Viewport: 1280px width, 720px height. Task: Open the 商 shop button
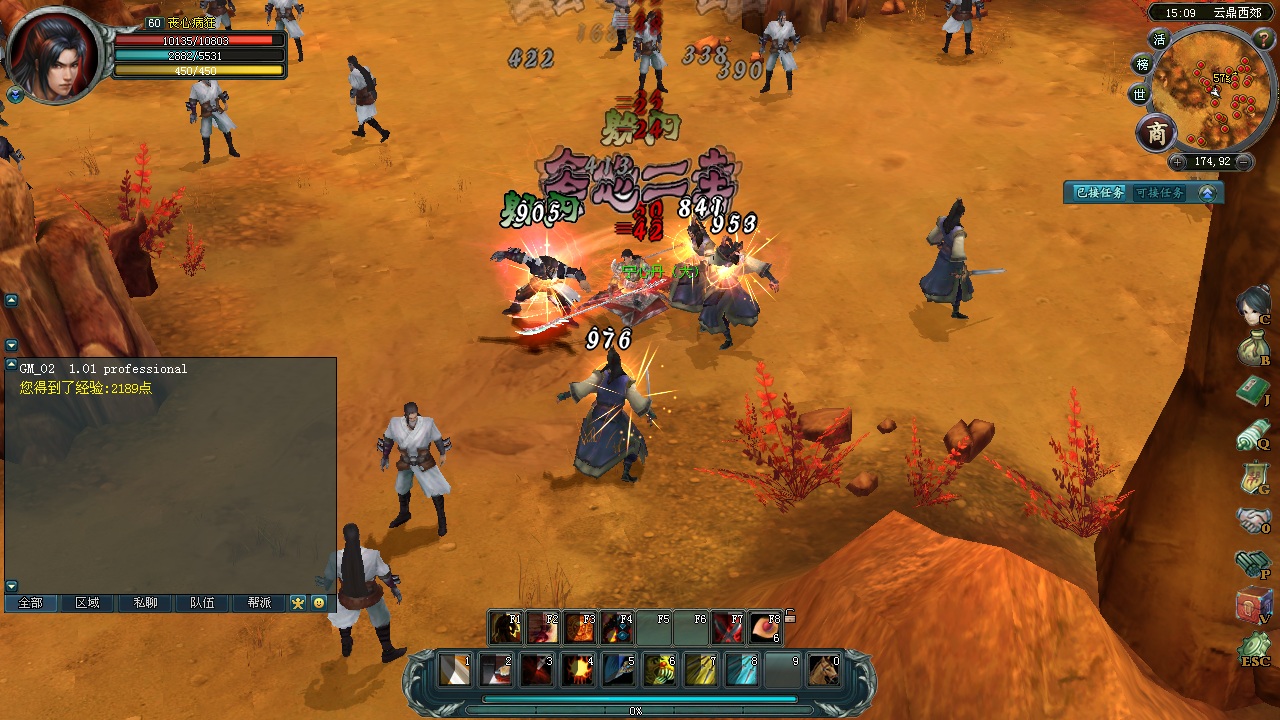1157,133
